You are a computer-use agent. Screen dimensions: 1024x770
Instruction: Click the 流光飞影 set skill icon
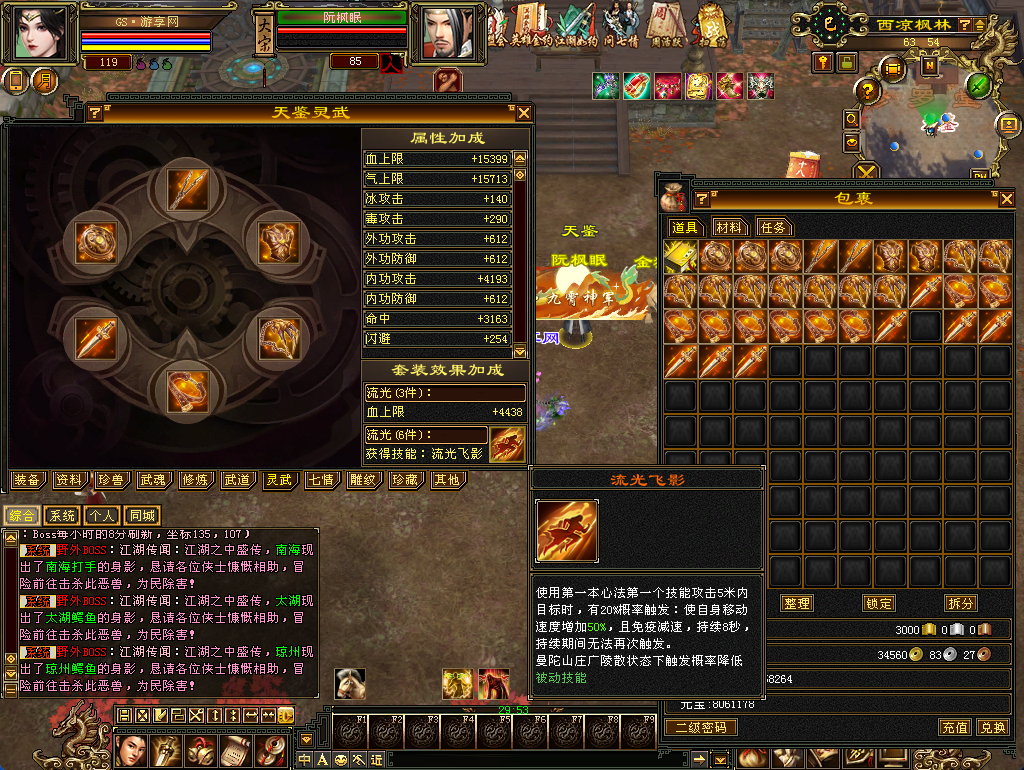(x=508, y=443)
